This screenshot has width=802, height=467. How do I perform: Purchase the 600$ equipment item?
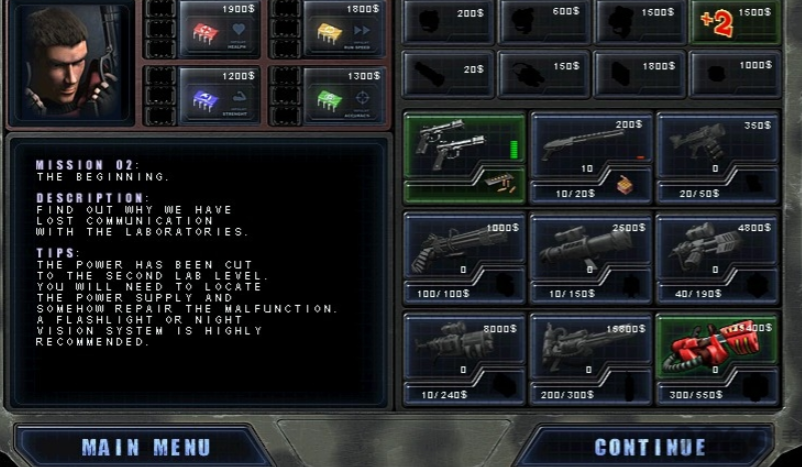point(545,22)
